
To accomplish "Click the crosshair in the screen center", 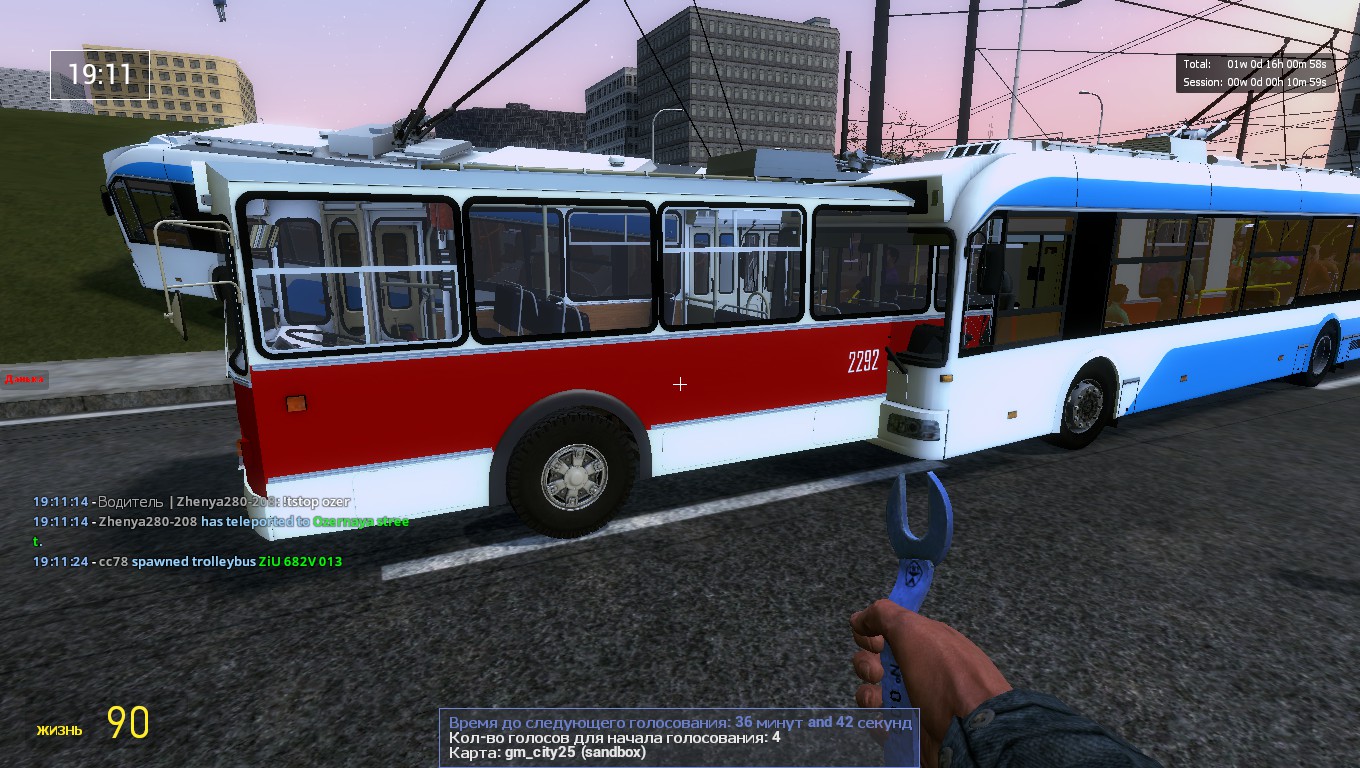I will pyautogui.click(x=680, y=384).
